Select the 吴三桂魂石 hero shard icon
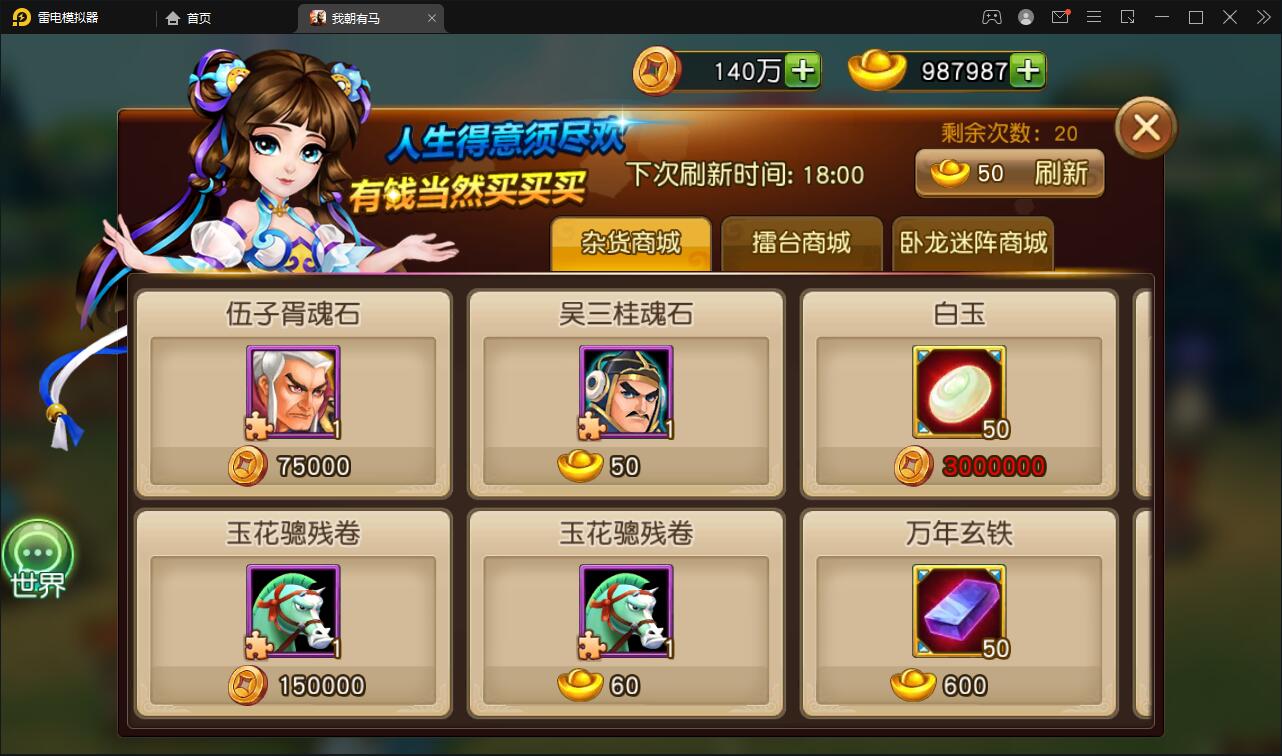 click(625, 390)
